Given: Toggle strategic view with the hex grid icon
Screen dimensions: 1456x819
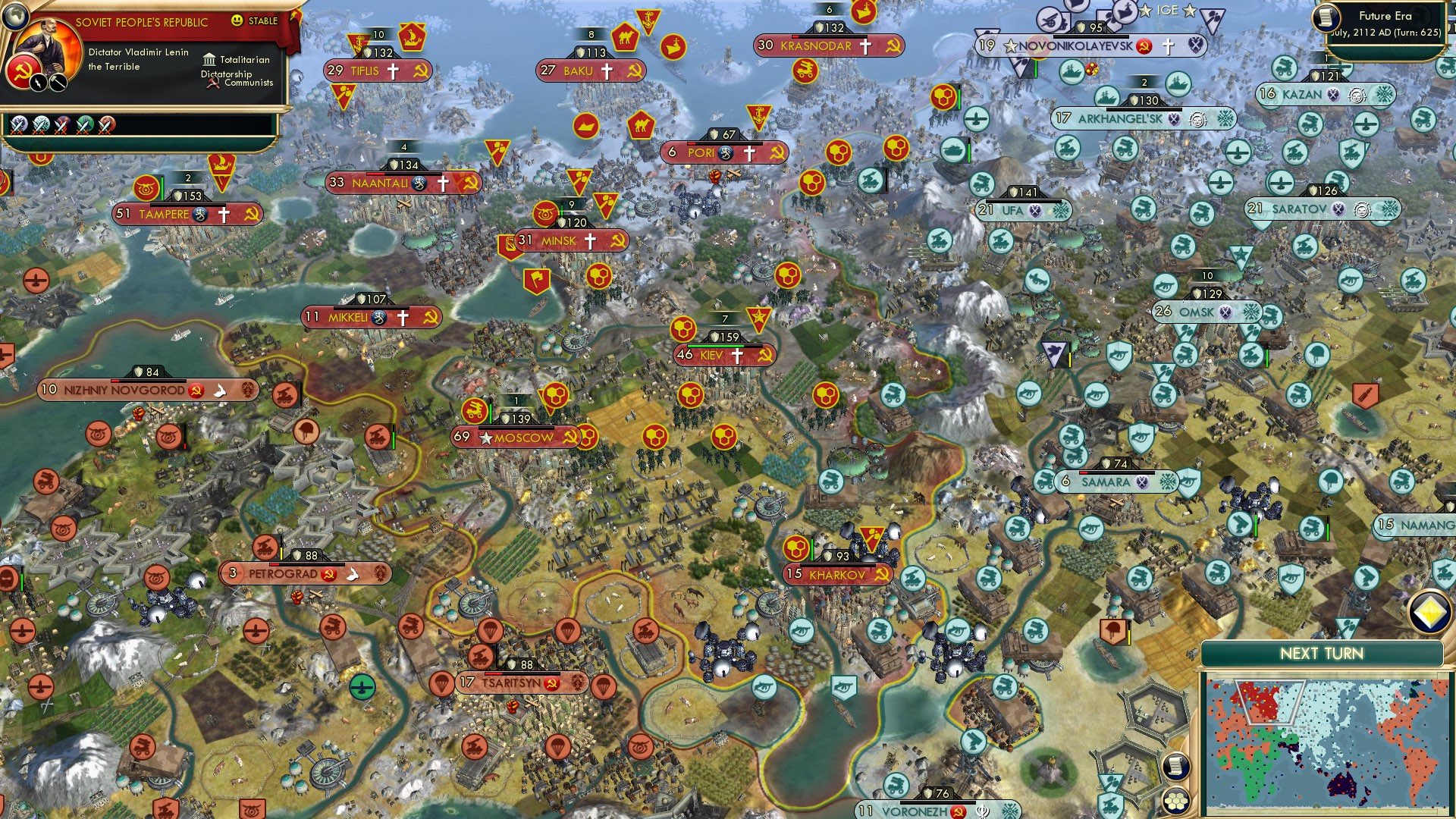Looking at the screenshot, I should pyautogui.click(x=1174, y=801).
